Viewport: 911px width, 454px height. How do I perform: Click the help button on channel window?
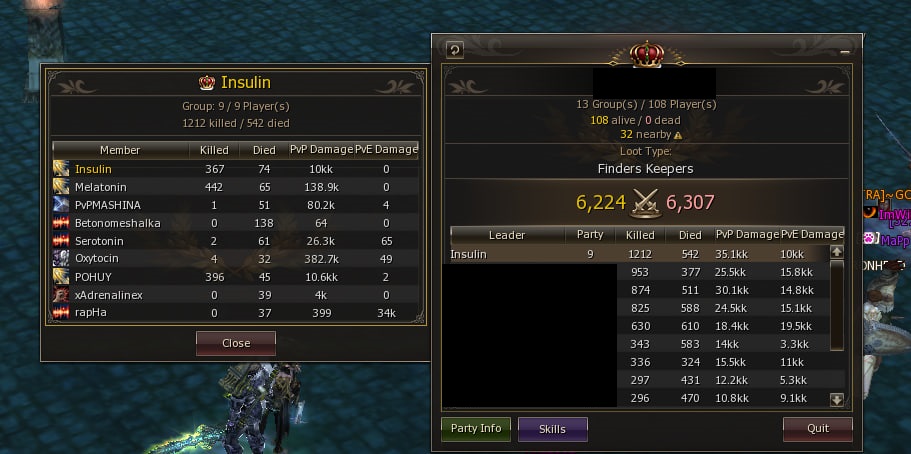click(454, 49)
